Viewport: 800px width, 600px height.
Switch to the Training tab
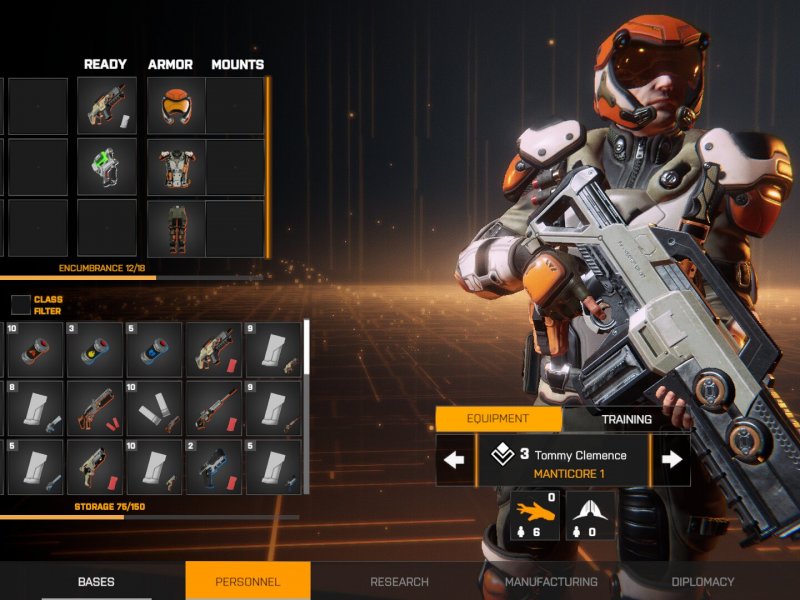point(626,419)
